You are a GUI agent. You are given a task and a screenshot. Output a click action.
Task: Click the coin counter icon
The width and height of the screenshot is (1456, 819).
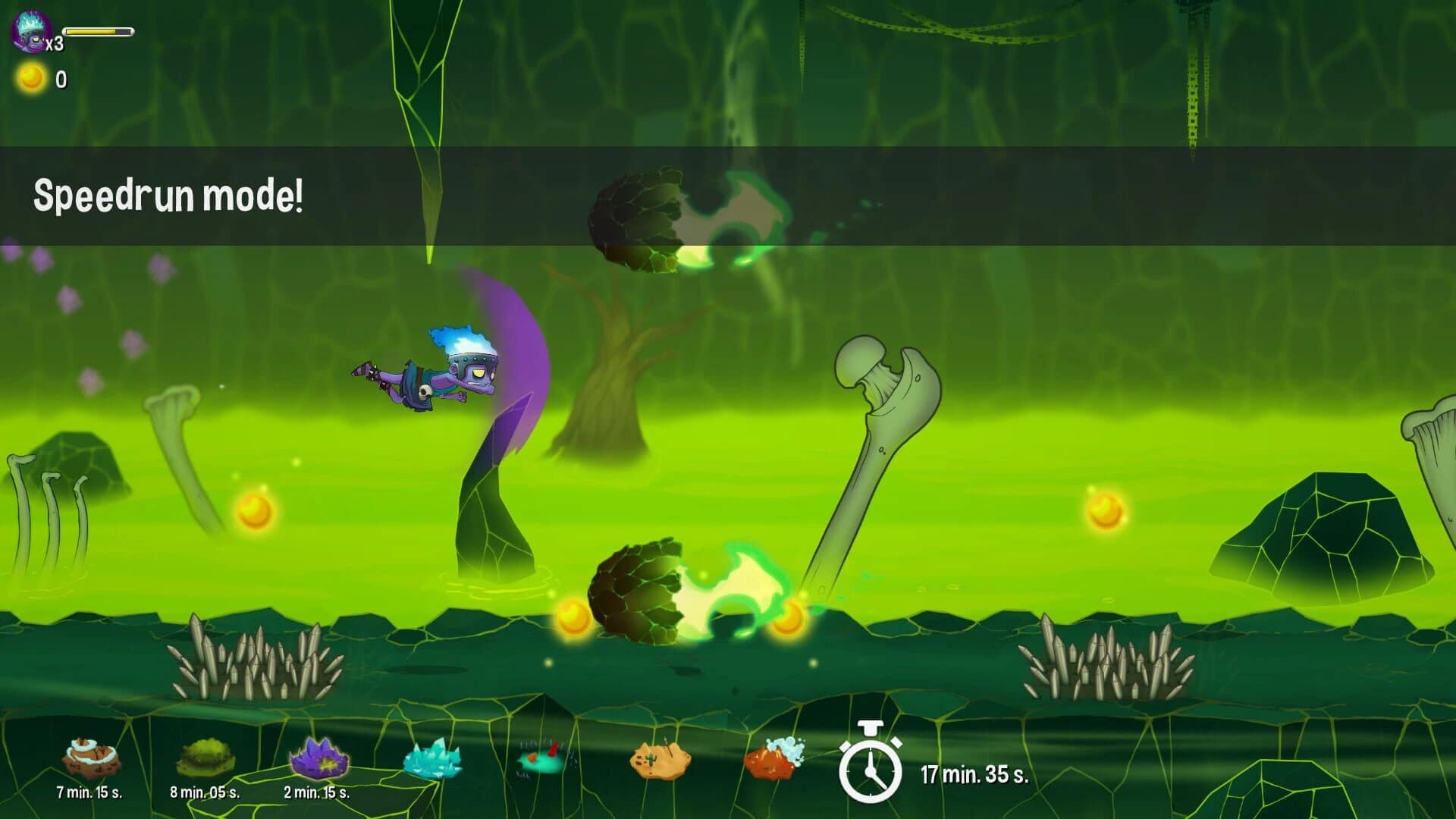(x=30, y=77)
